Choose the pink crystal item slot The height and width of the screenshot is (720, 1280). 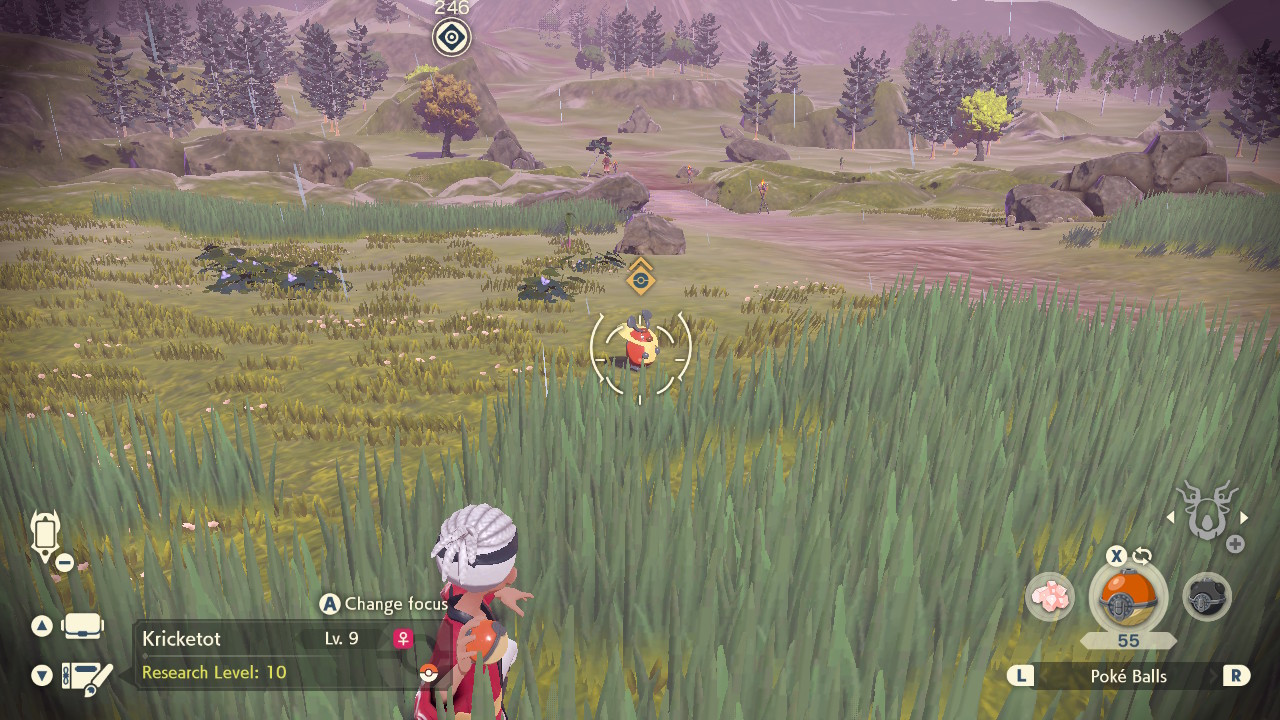click(x=1050, y=597)
